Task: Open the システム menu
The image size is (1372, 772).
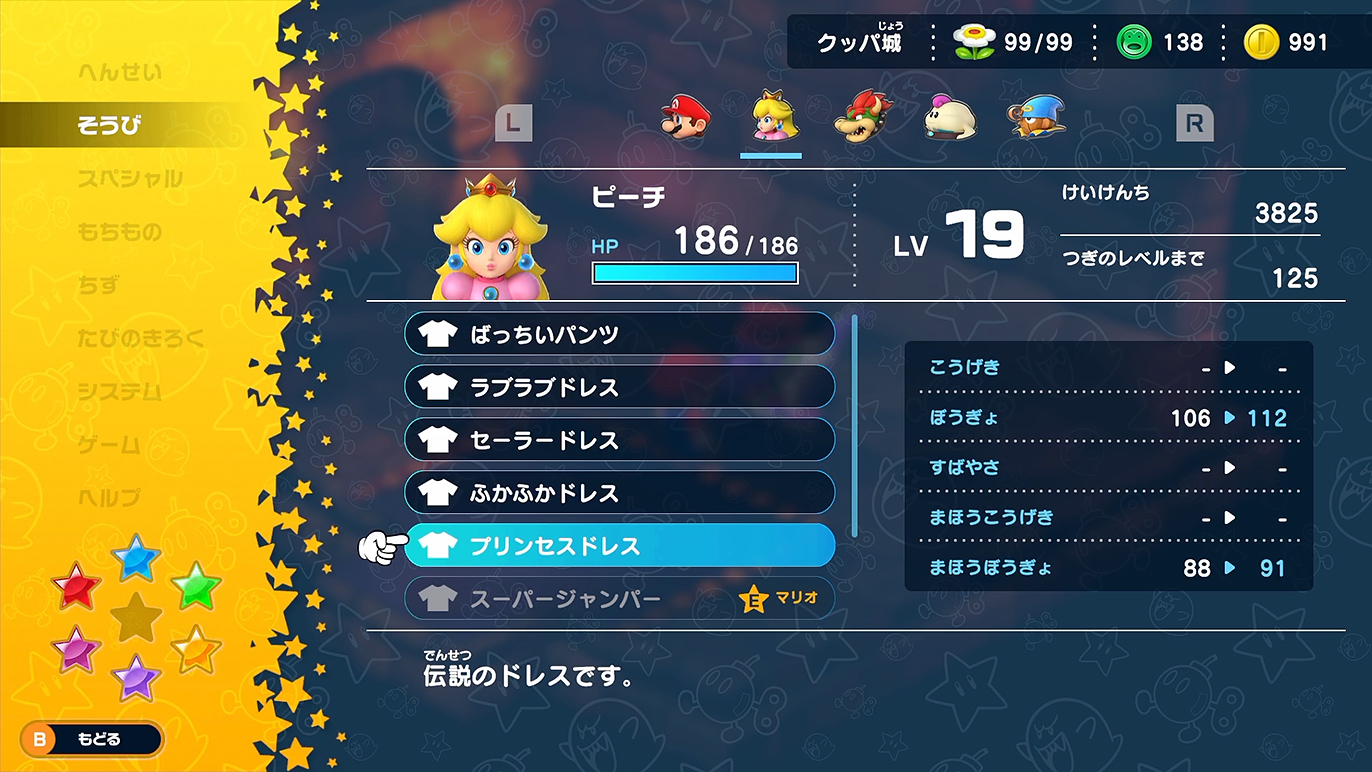Action: [x=120, y=393]
